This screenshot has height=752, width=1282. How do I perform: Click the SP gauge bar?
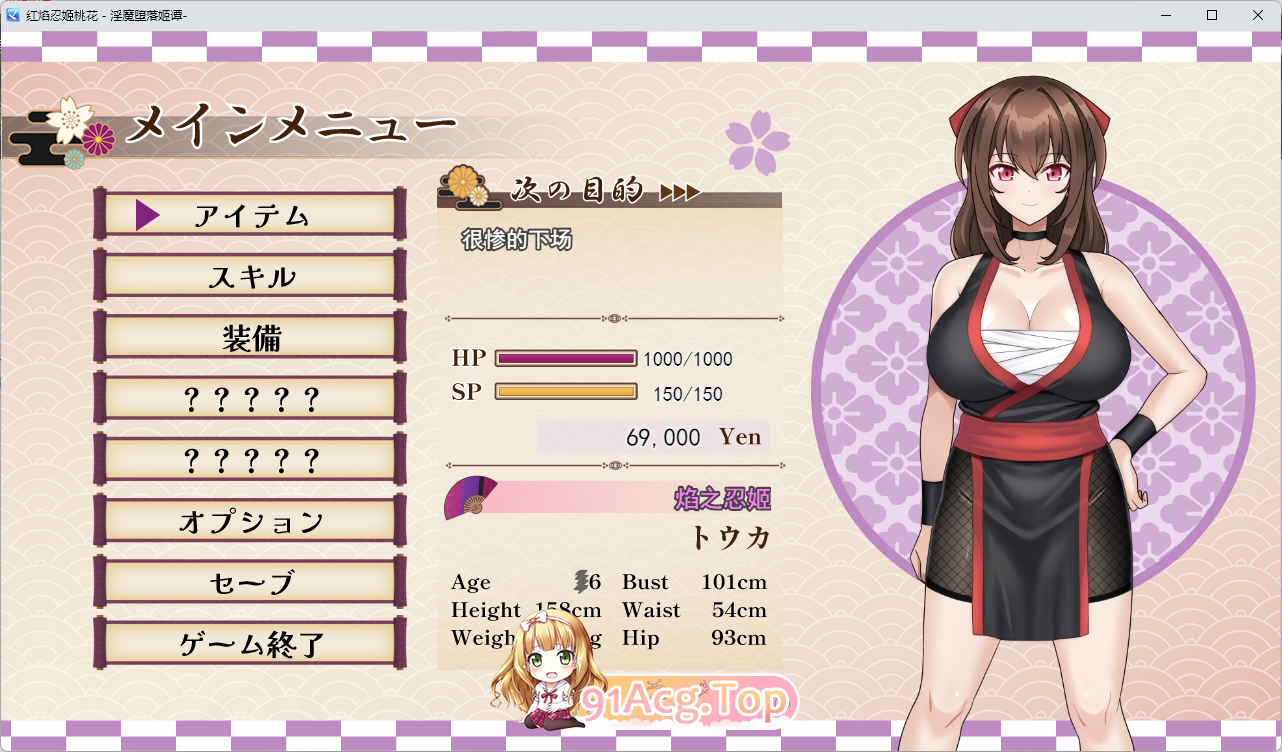[x=567, y=393]
